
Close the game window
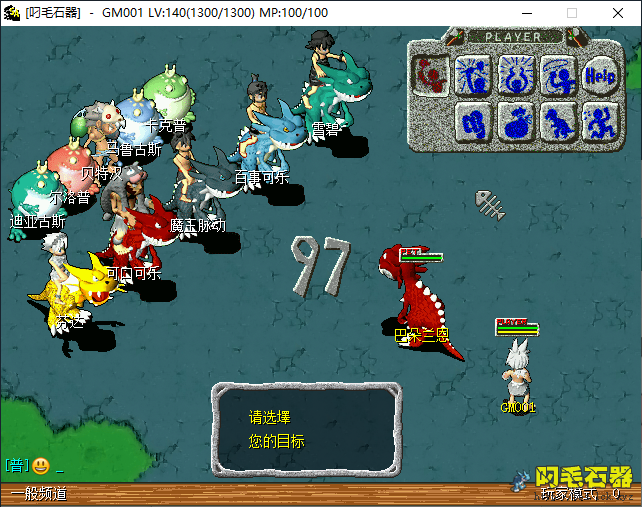click(618, 13)
